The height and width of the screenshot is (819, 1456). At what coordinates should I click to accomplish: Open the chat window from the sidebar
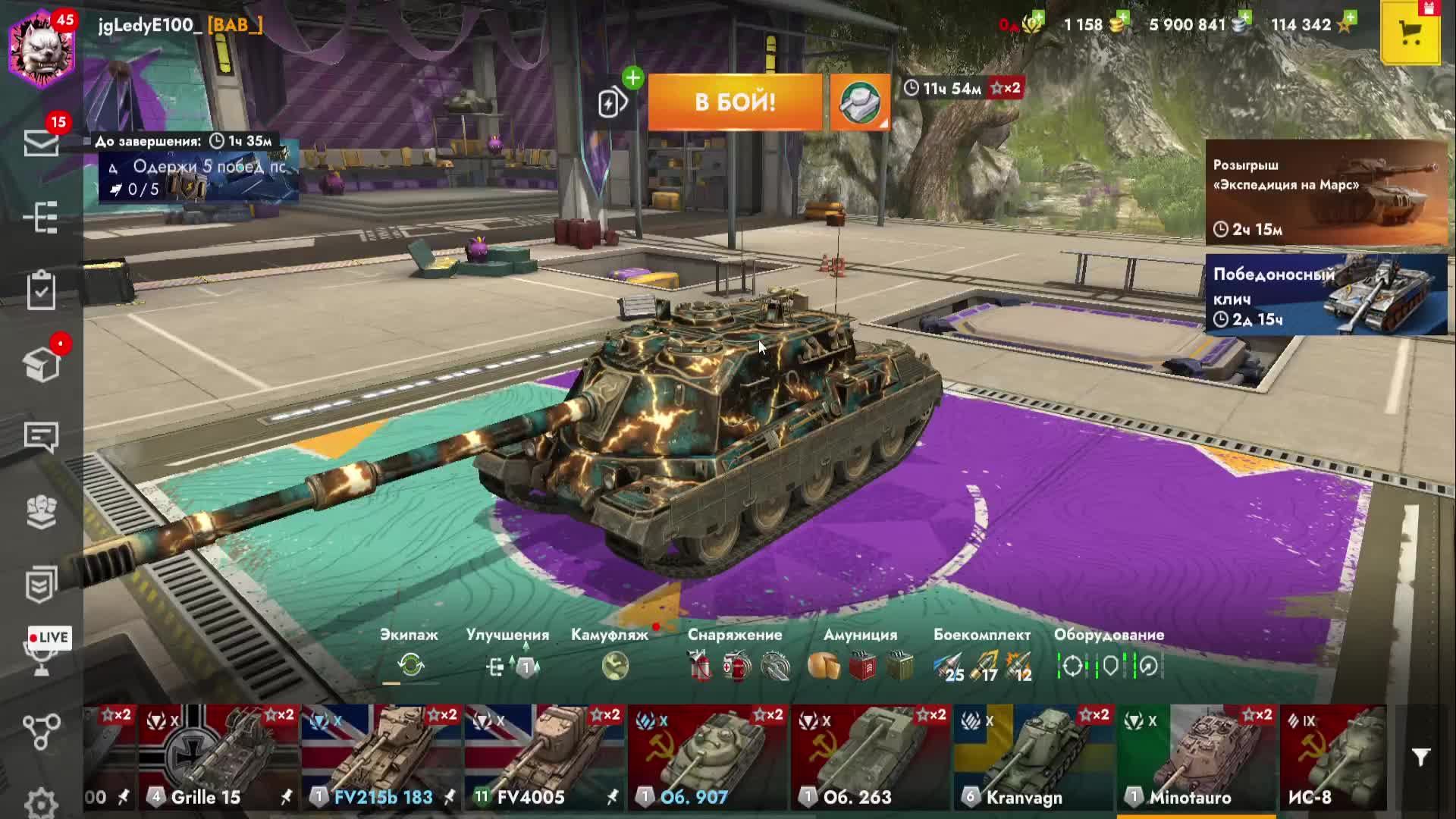pos(42,437)
